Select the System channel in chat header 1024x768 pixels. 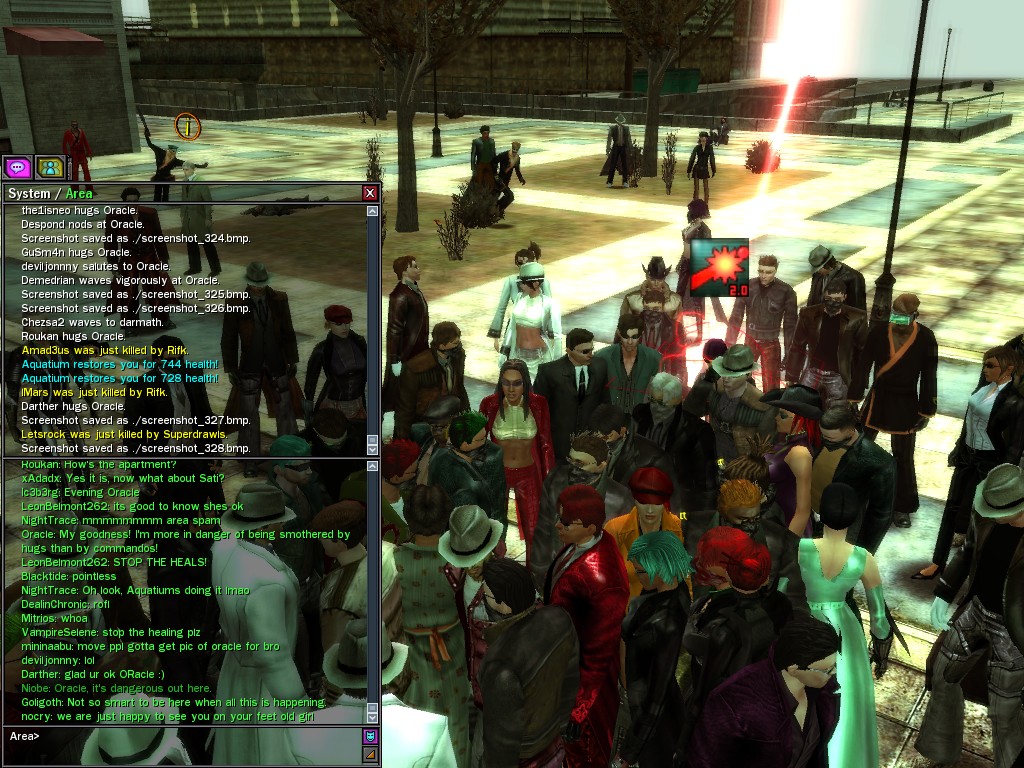click(x=28, y=193)
